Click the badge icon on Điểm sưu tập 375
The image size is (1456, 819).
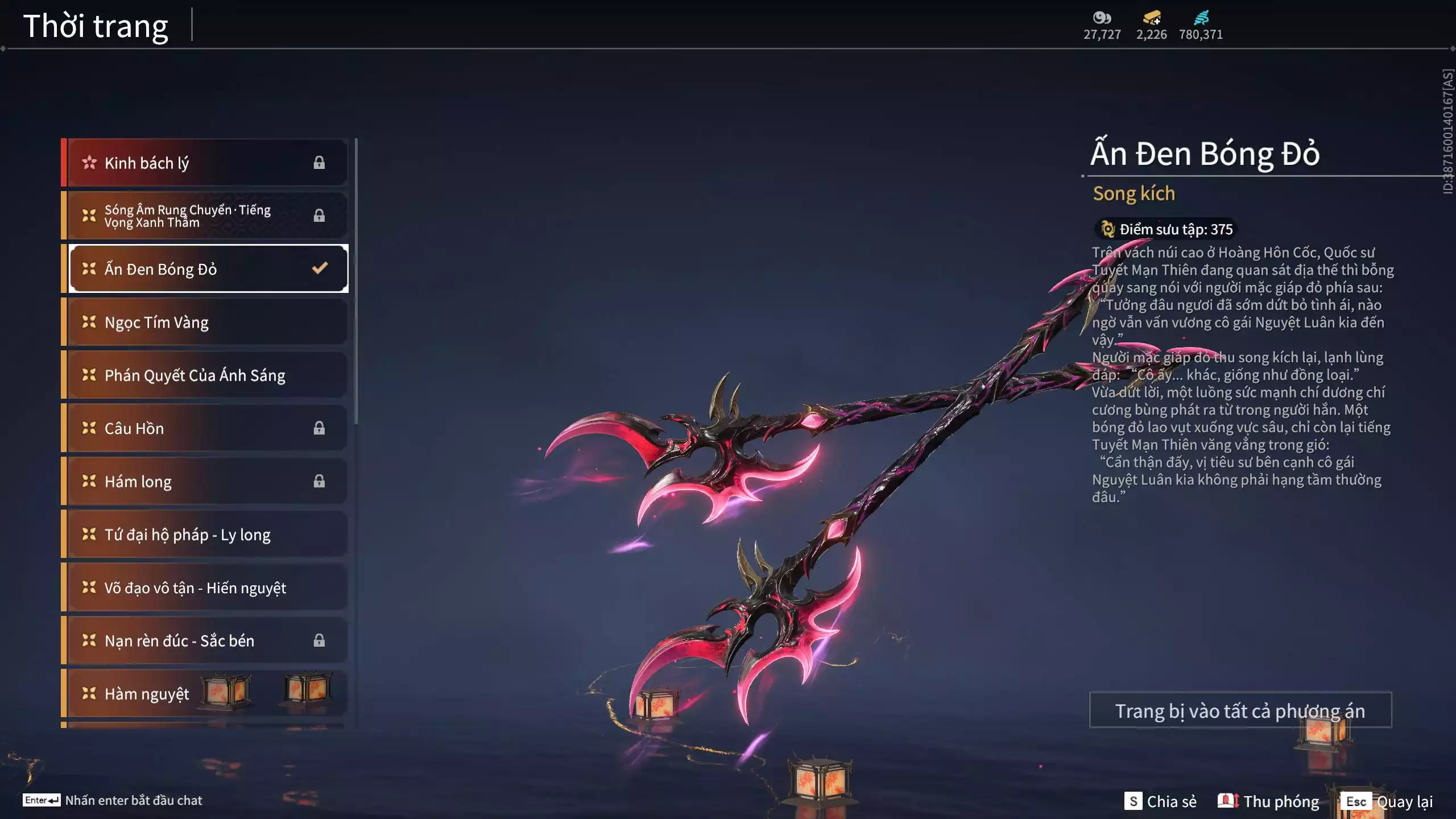[1107, 229]
